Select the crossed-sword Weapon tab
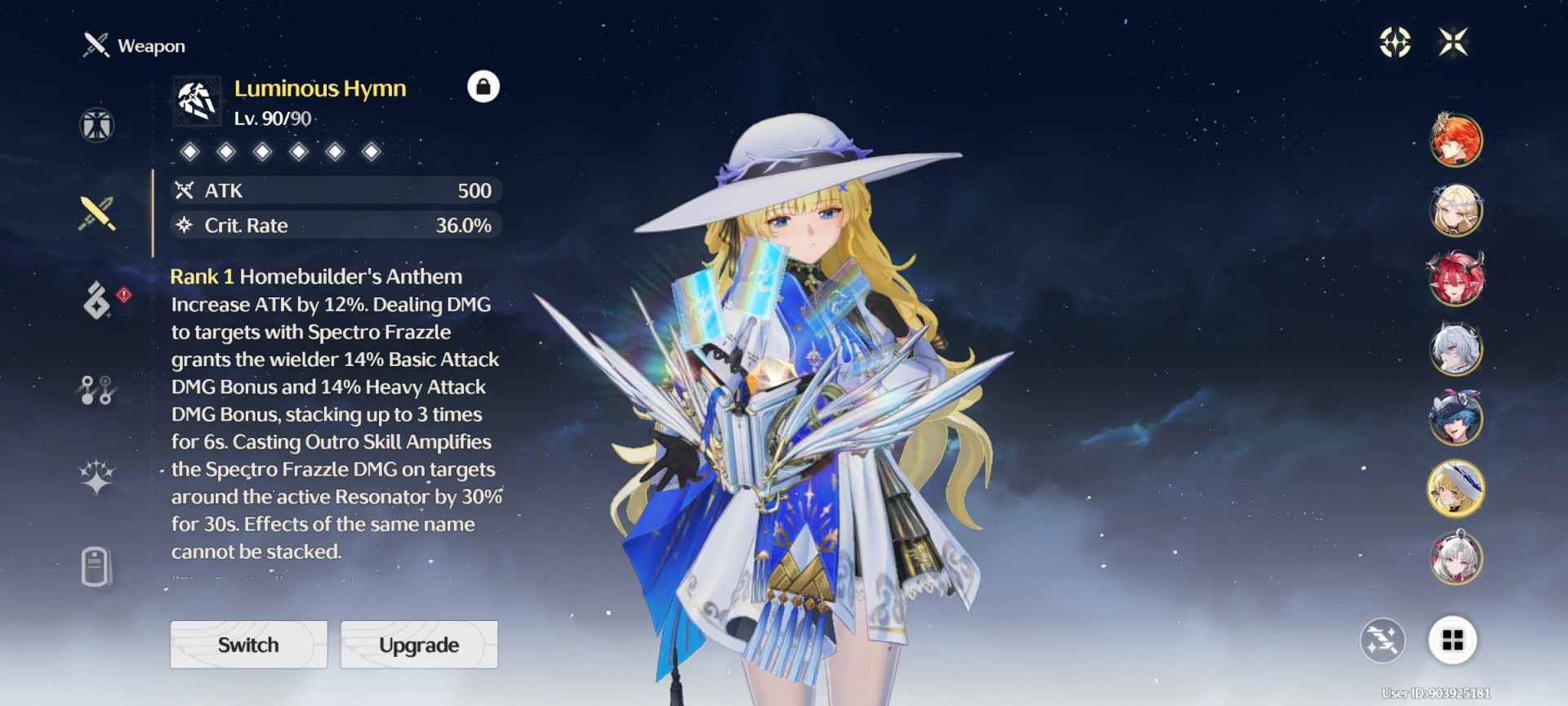 [x=96, y=213]
